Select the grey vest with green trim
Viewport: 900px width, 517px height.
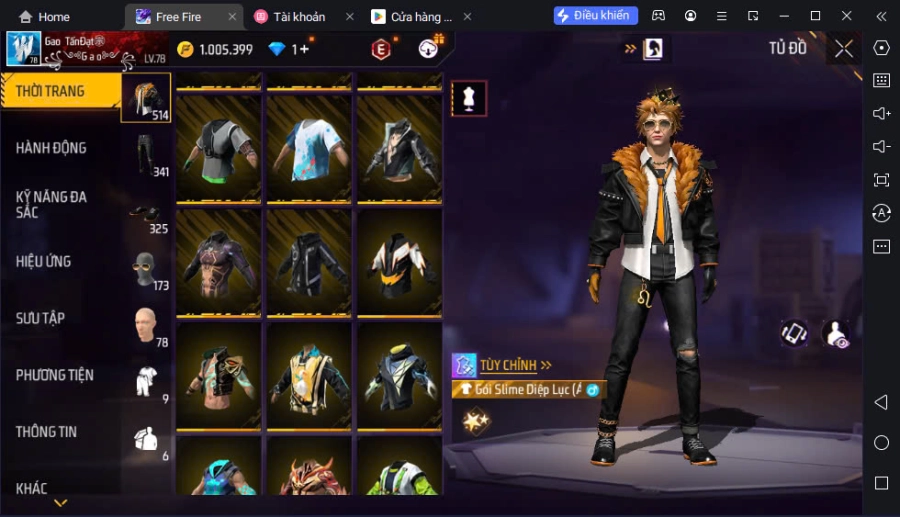pyautogui.click(x=219, y=149)
